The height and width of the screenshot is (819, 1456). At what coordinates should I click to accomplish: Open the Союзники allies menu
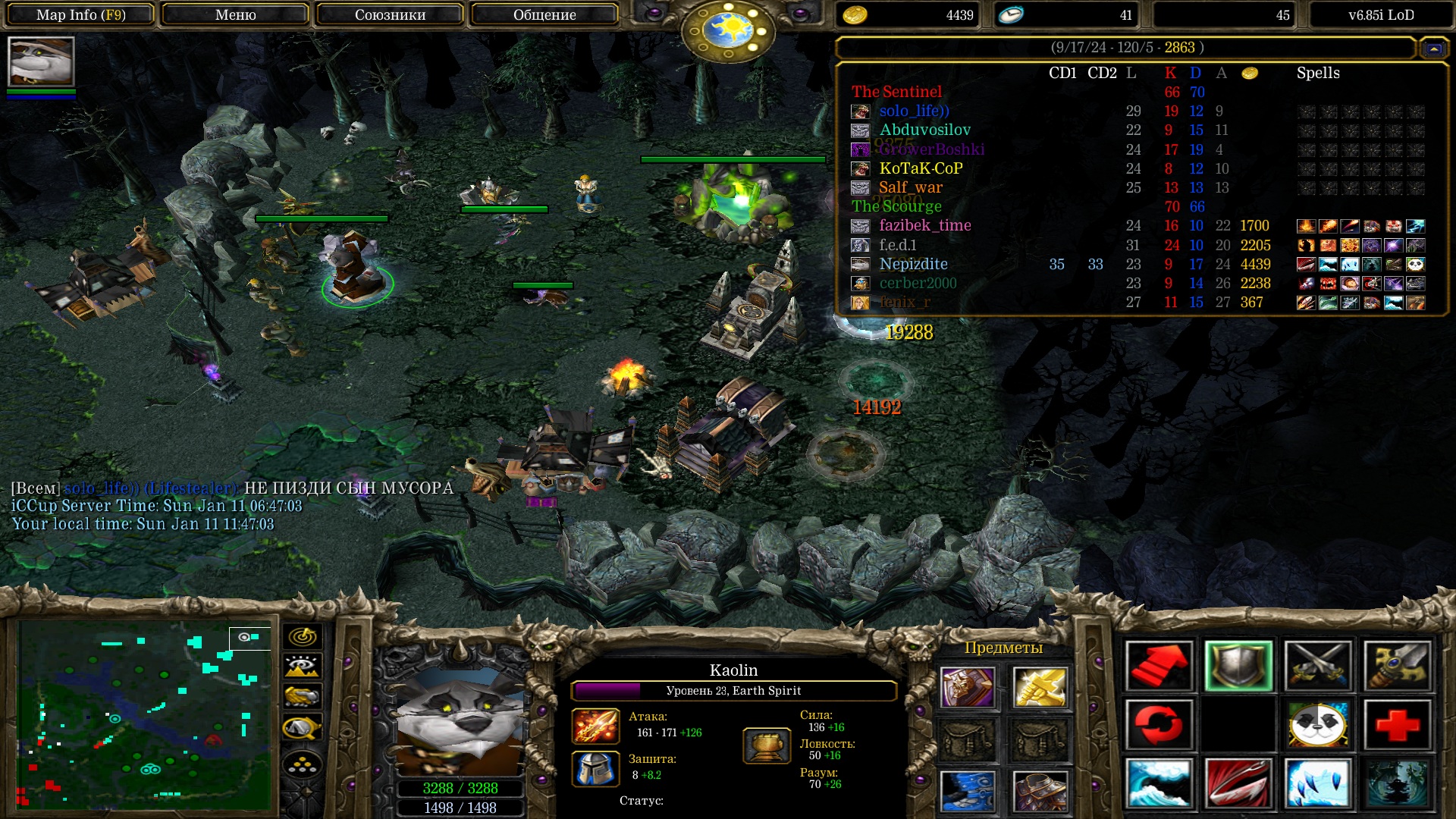click(390, 14)
